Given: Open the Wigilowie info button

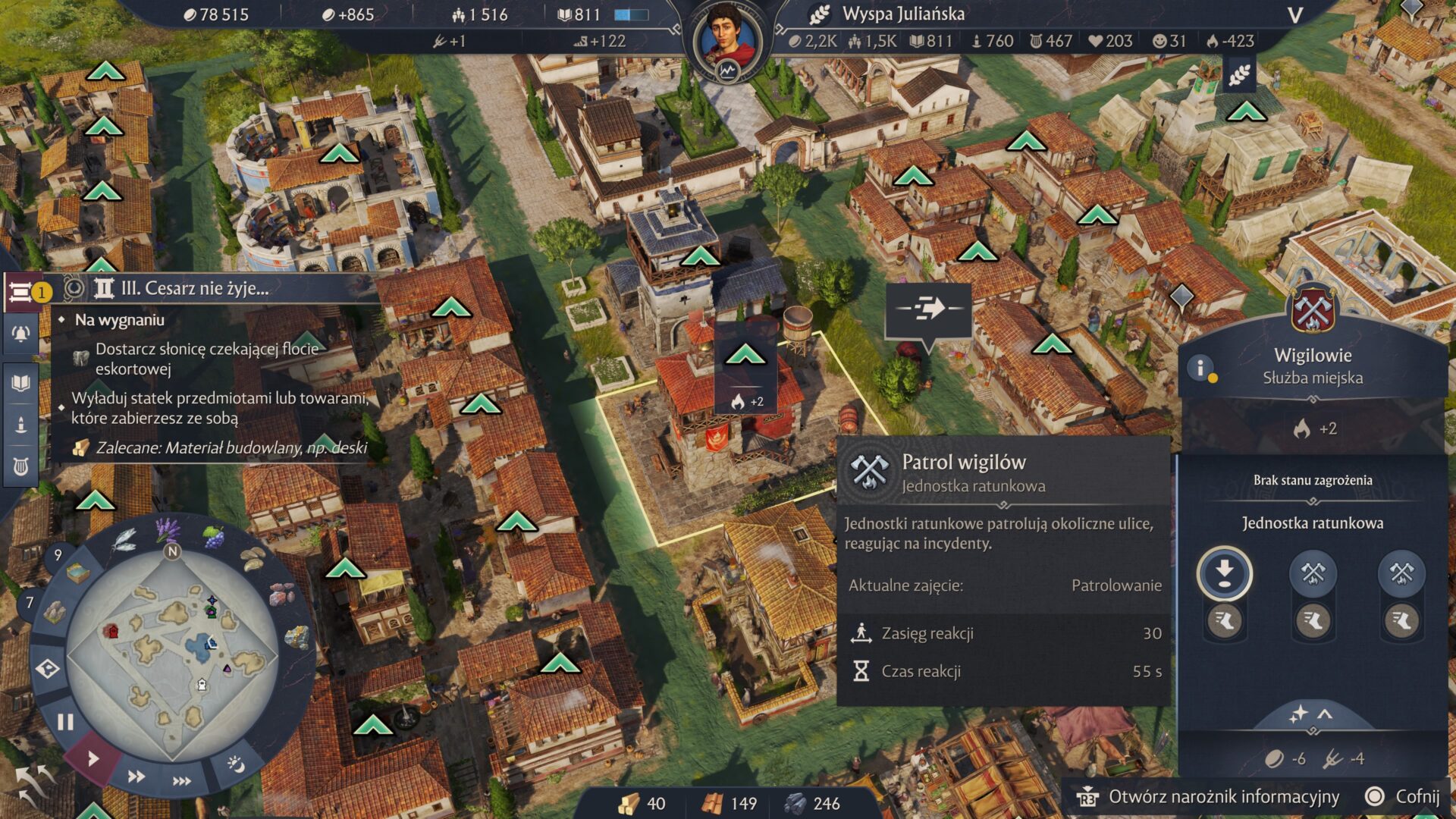Looking at the screenshot, I should tap(1200, 369).
